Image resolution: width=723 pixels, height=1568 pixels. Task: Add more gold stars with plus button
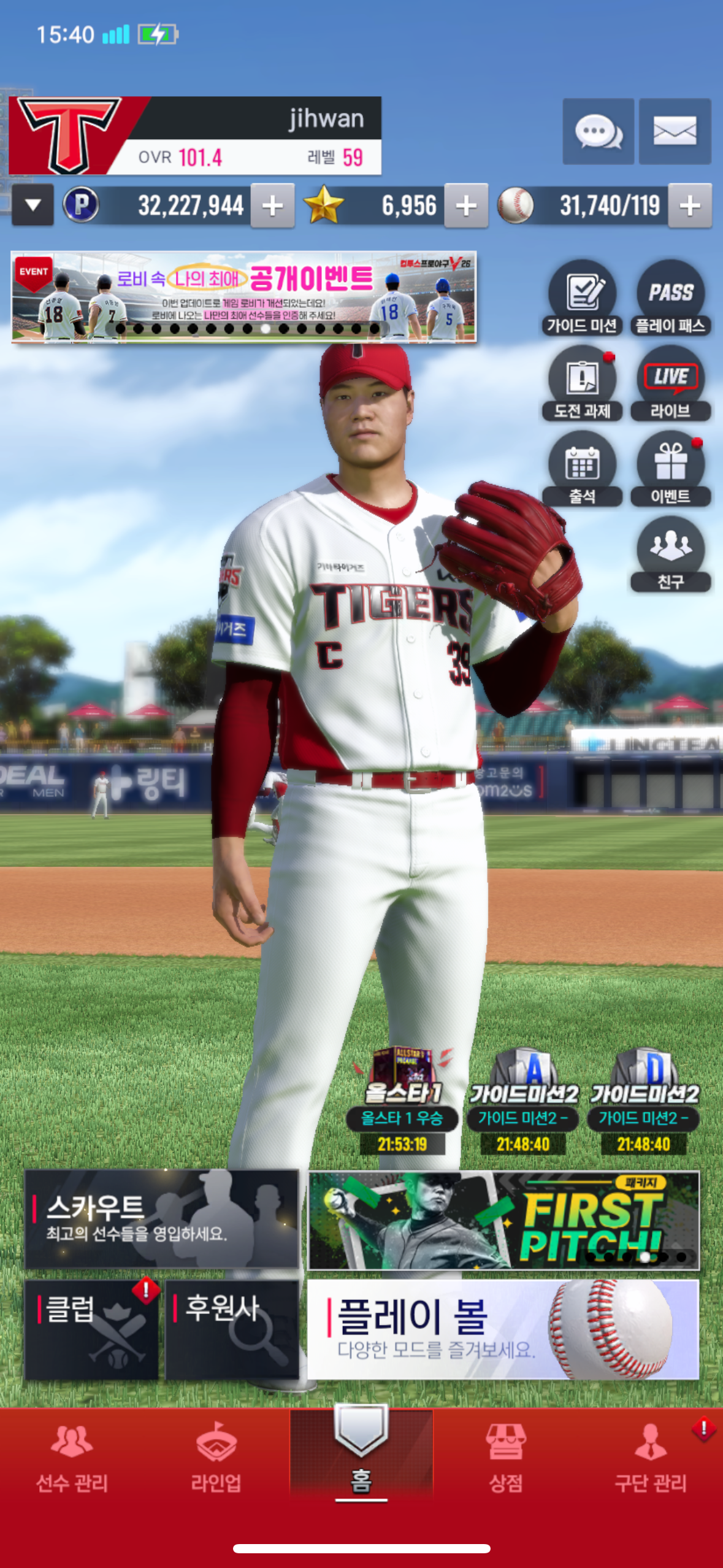click(x=466, y=206)
